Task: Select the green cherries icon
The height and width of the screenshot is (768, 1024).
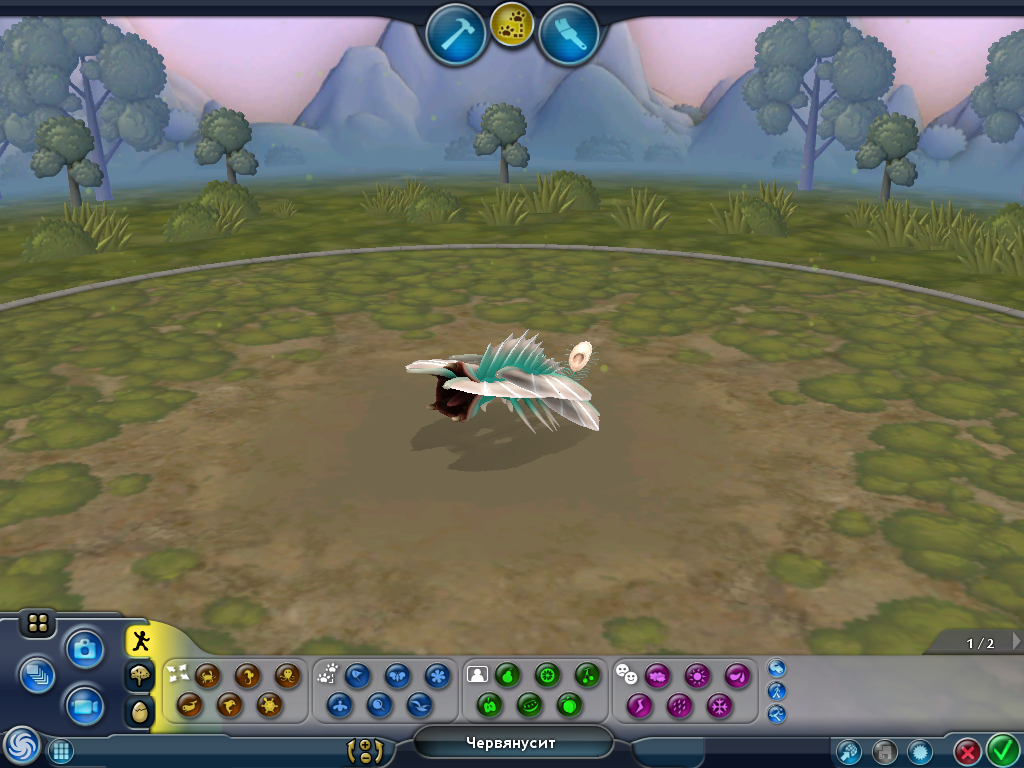Action: (x=587, y=676)
